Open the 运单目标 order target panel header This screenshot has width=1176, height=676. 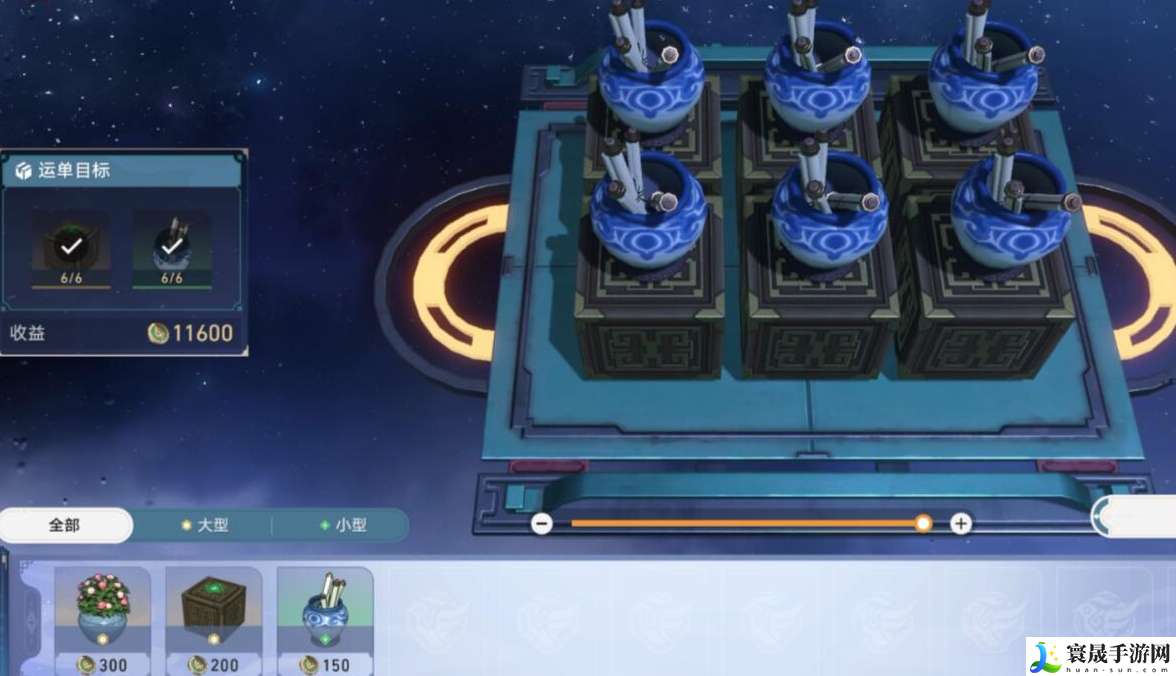tap(124, 170)
